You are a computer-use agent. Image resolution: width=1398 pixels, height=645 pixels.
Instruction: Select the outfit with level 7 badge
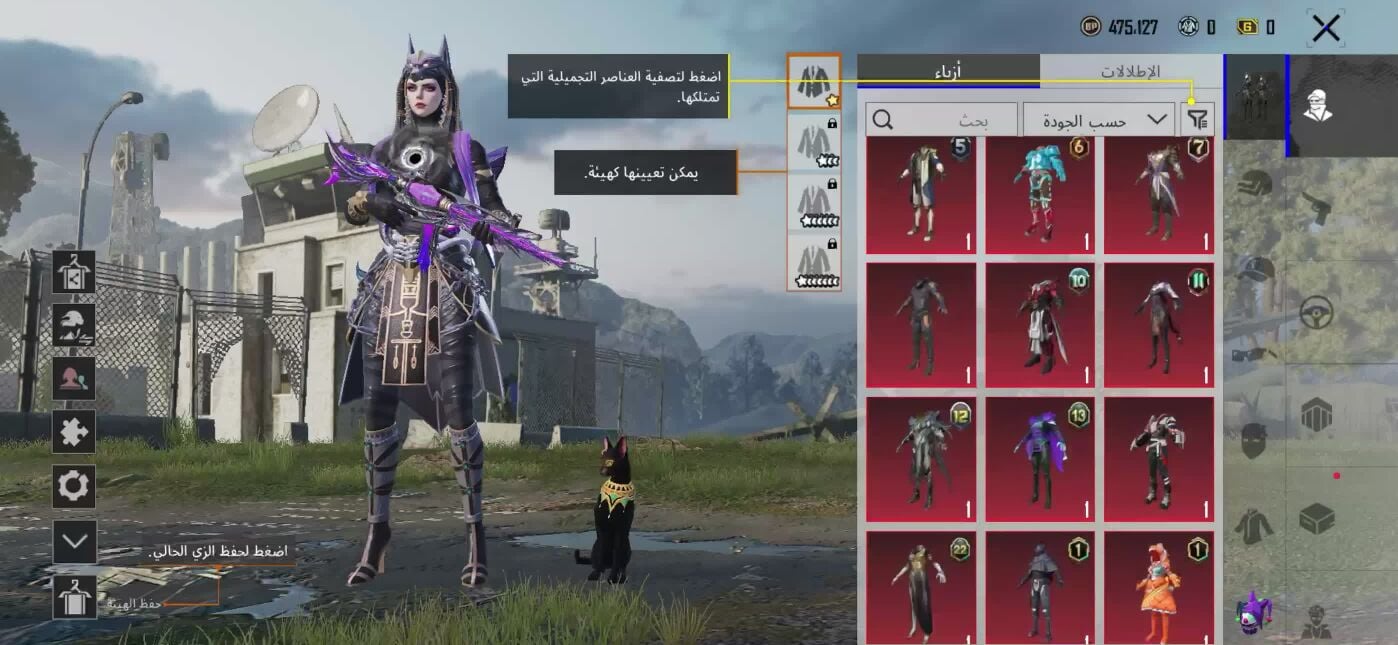pos(1159,195)
